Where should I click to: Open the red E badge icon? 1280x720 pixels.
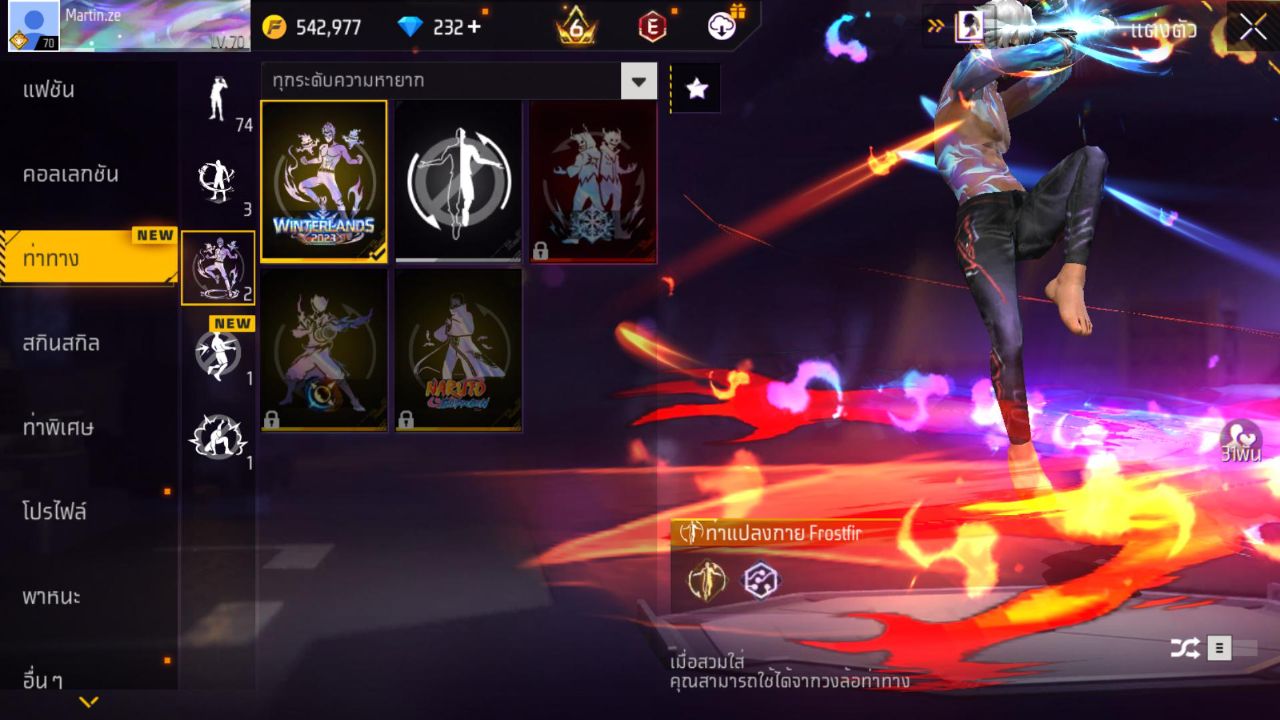(x=652, y=27)
